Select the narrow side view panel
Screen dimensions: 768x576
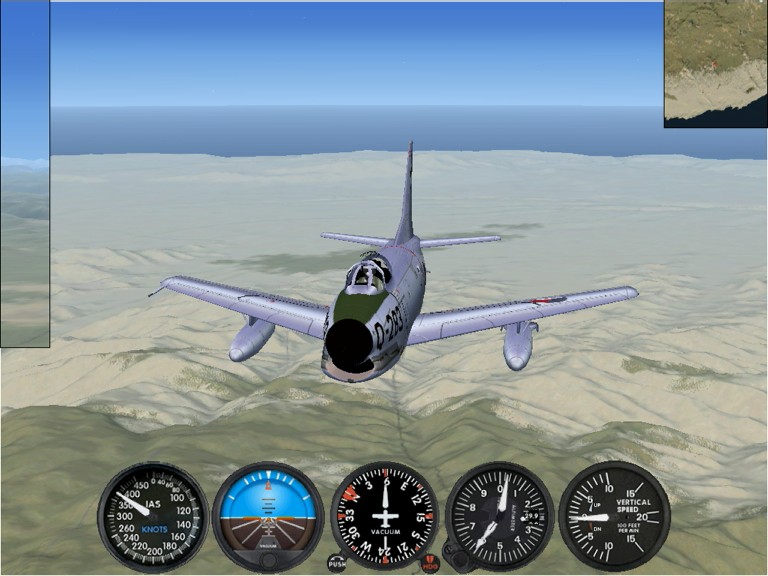24,174
